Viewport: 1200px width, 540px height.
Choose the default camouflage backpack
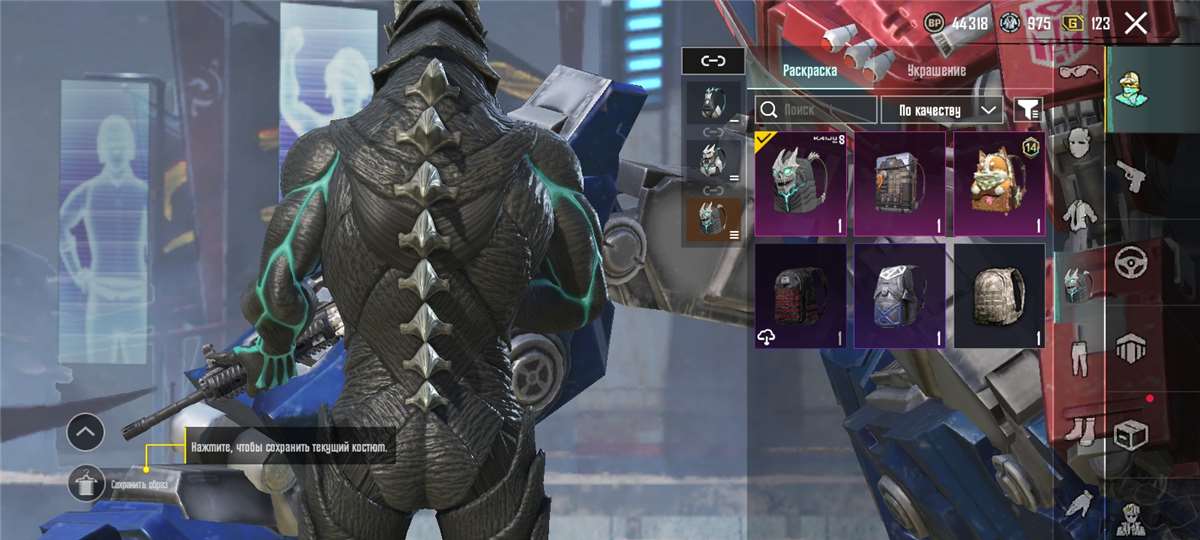[999, 296]
